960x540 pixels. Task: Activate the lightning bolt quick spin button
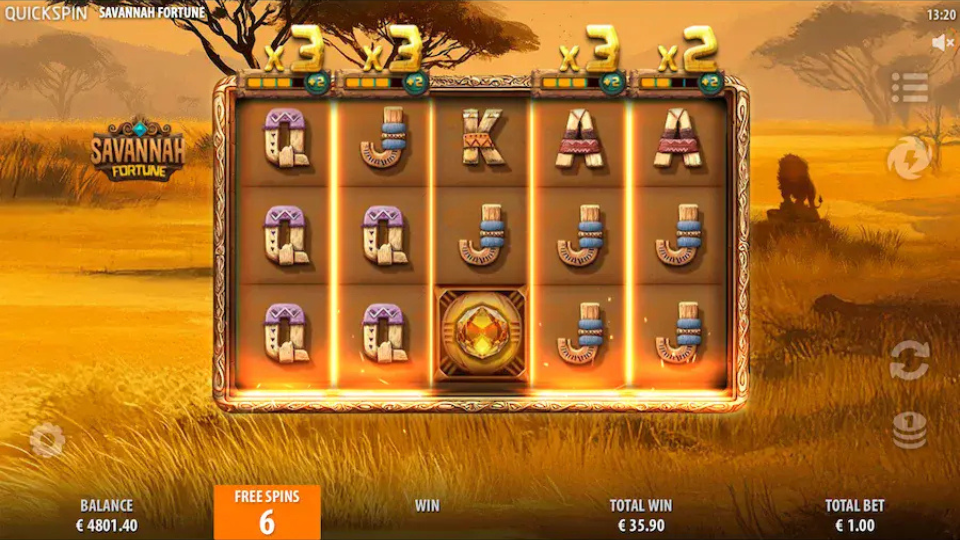pos(909,158)
